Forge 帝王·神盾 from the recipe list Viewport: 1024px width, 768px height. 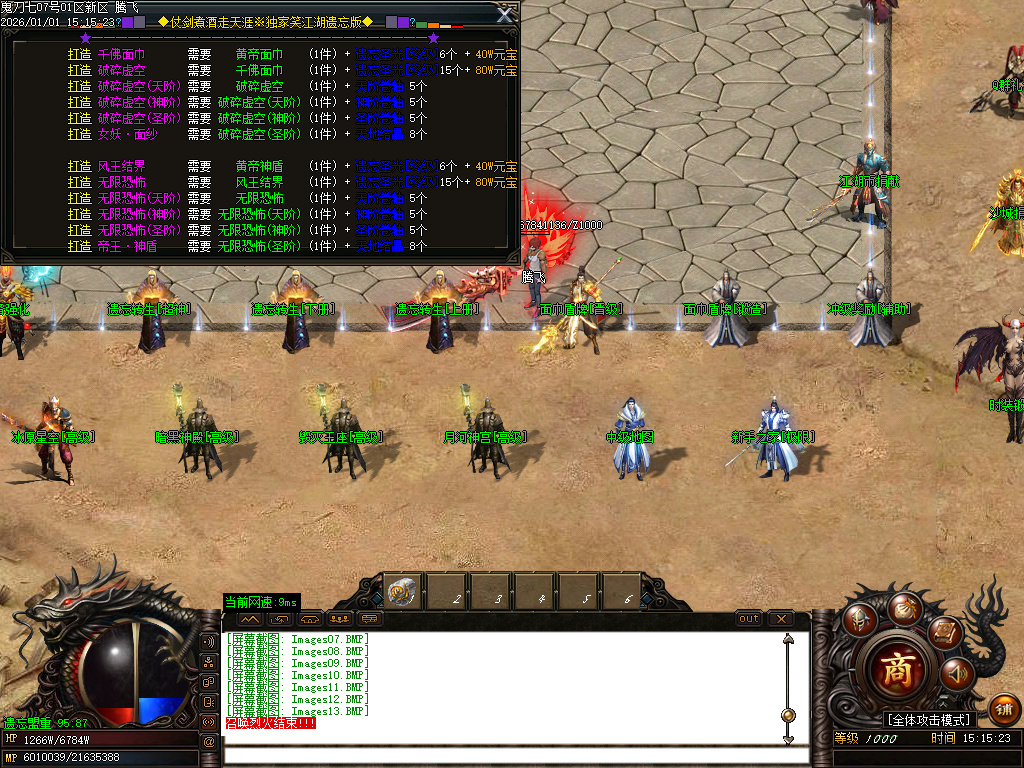79,246
